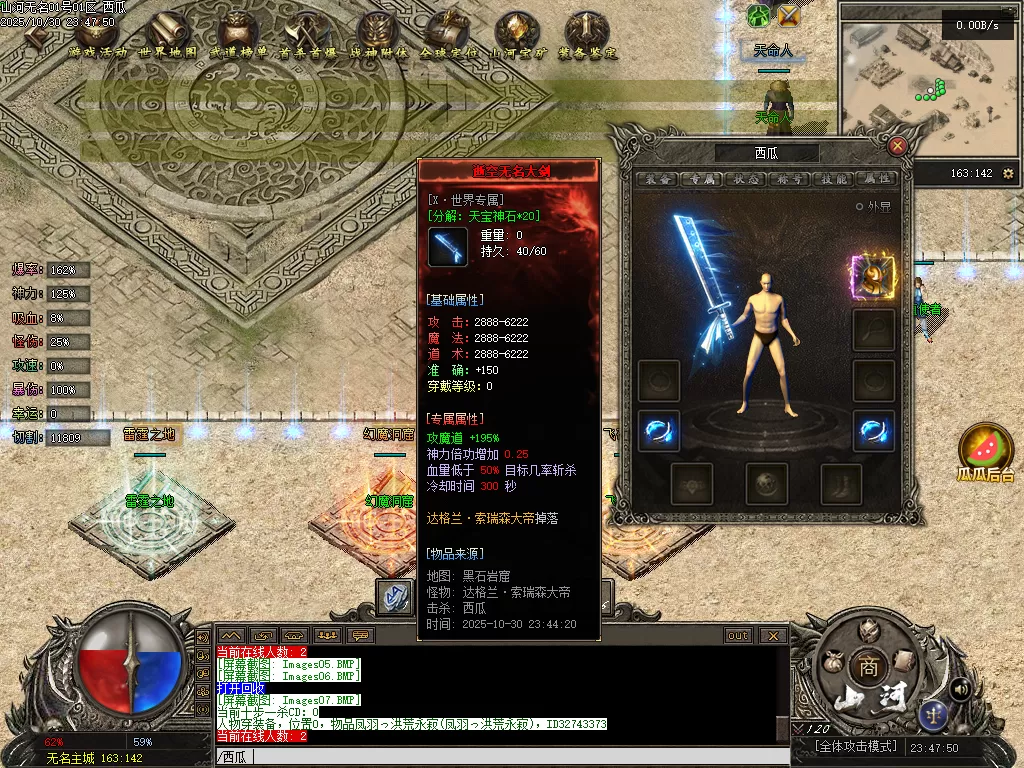Open the 世界地图 world map

pos(168,36)
